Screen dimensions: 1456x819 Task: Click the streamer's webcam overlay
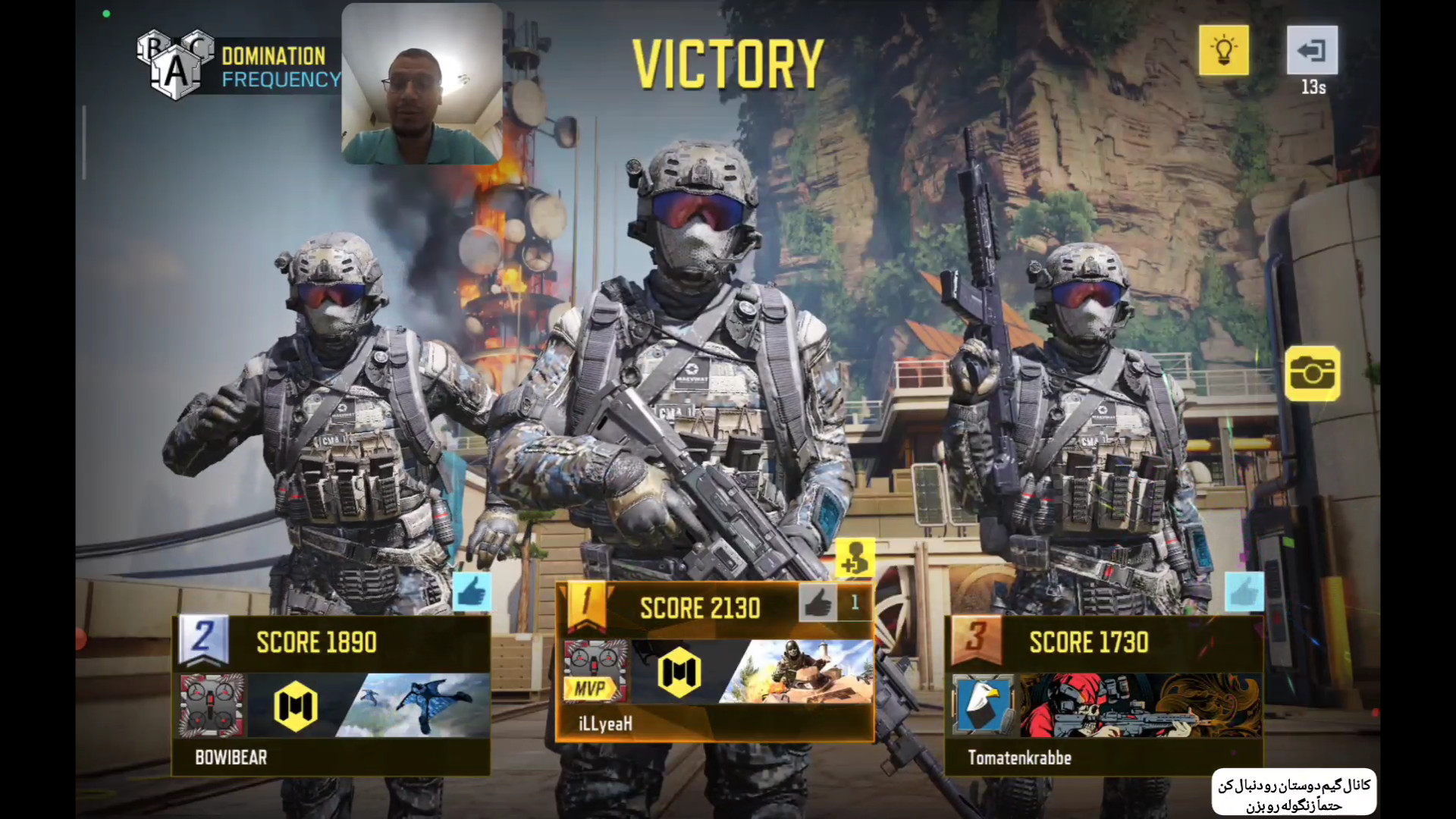point(422,83)
